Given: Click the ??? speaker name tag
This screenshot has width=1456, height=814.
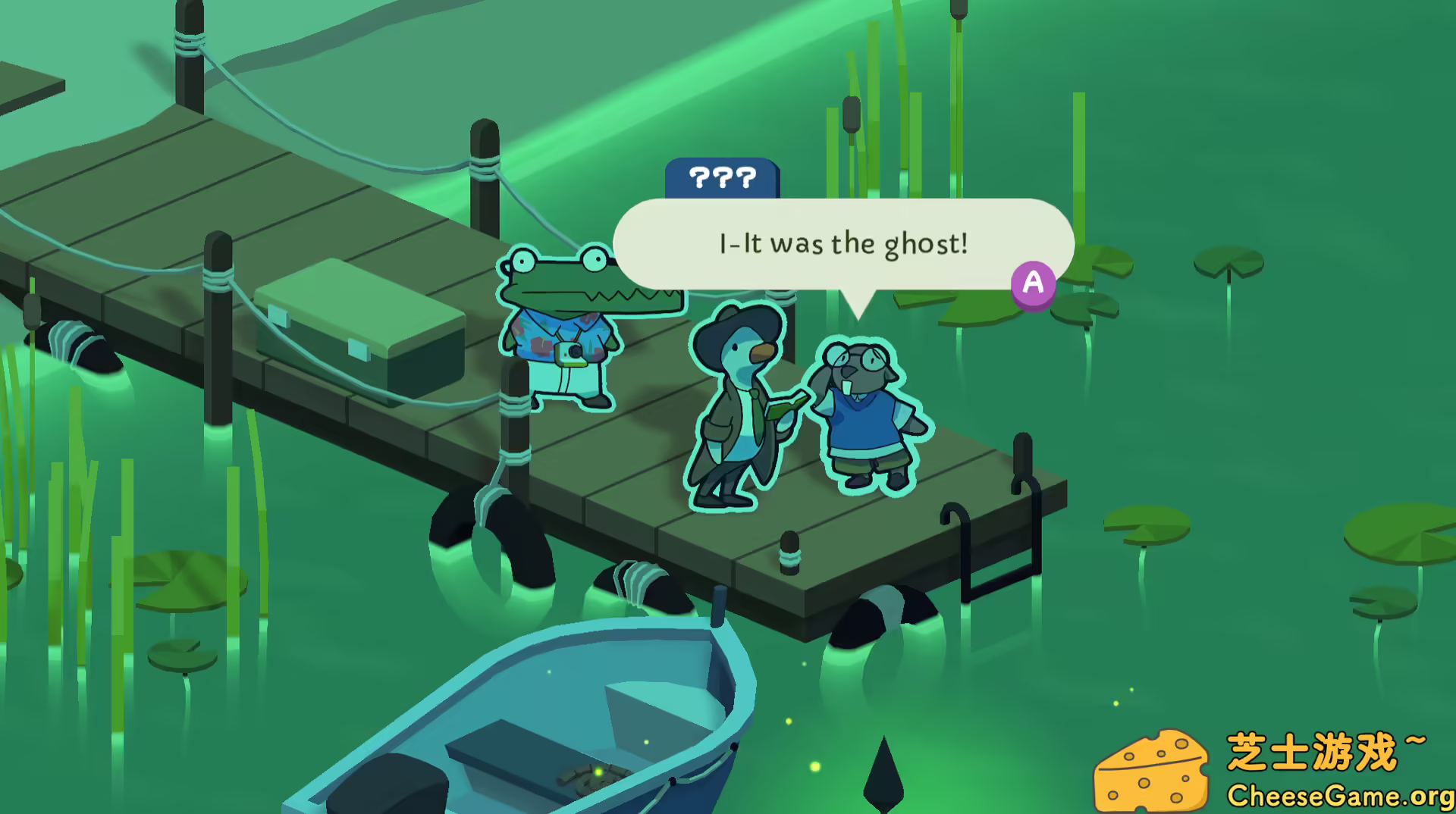Looking at the screenshot, I should pos(723,179).
